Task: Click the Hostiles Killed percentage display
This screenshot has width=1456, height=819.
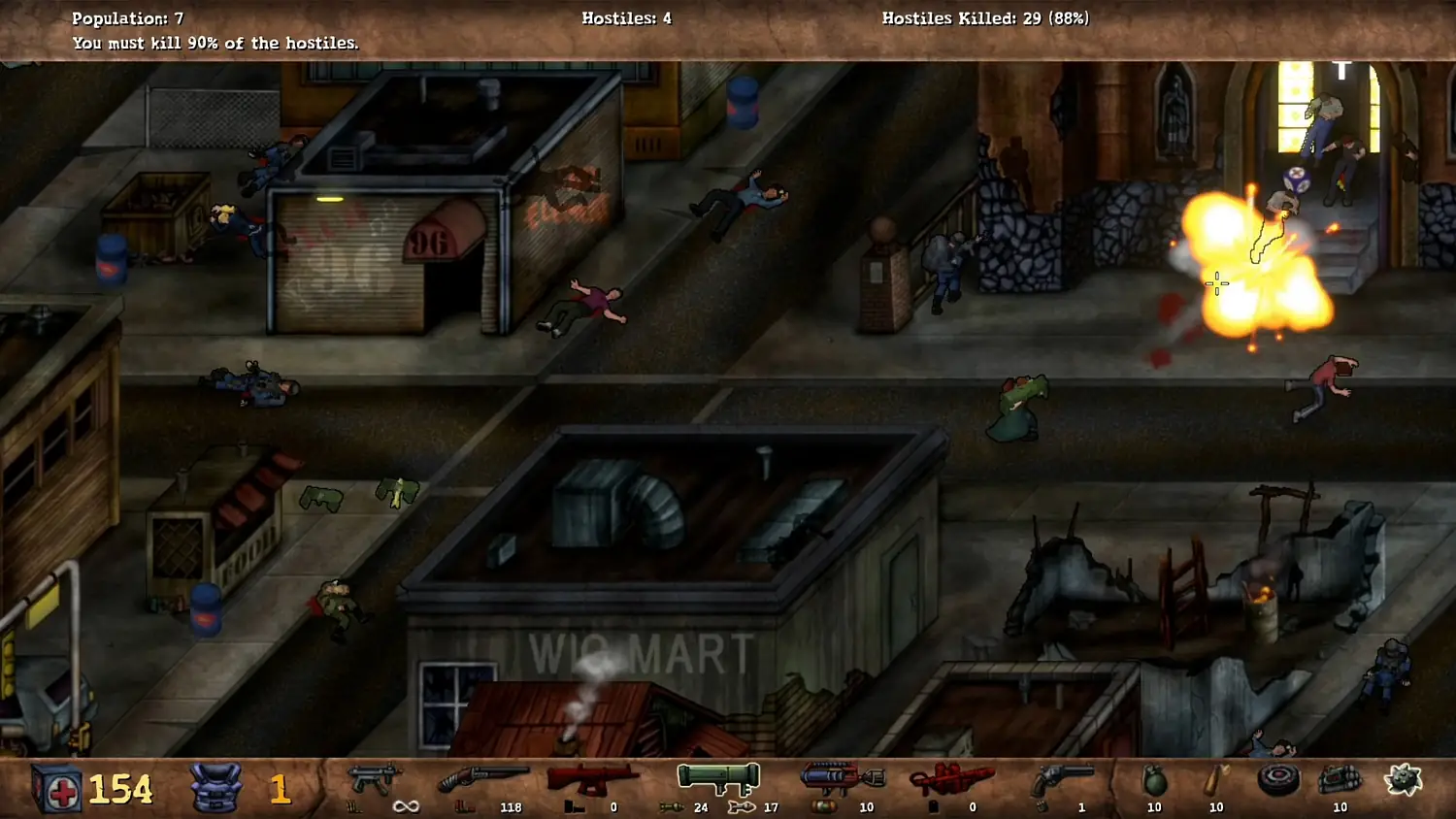Action: [985, 17]
